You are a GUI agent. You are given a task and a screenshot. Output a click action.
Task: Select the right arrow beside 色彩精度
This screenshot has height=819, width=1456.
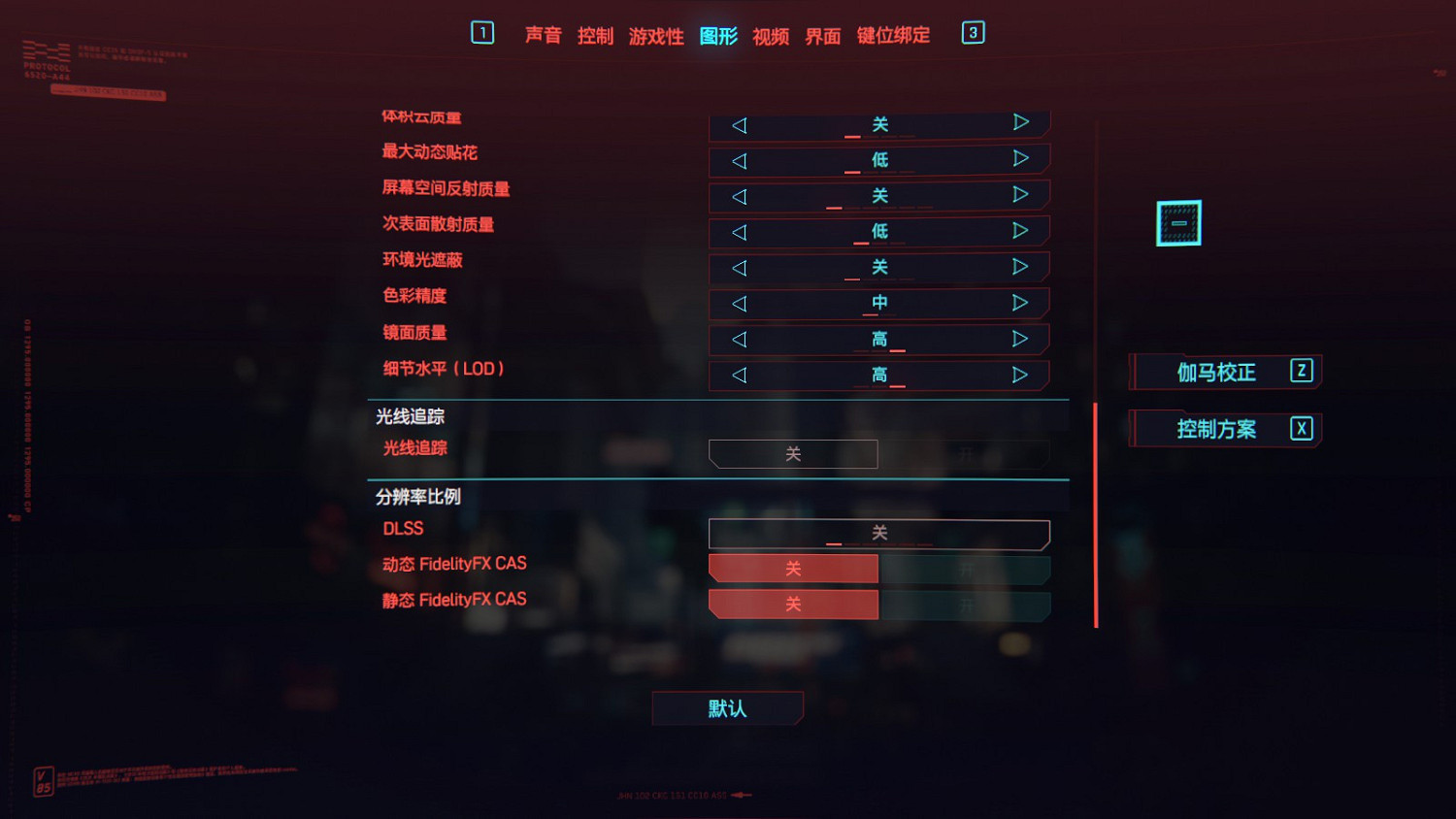[x=1019, y=303]
